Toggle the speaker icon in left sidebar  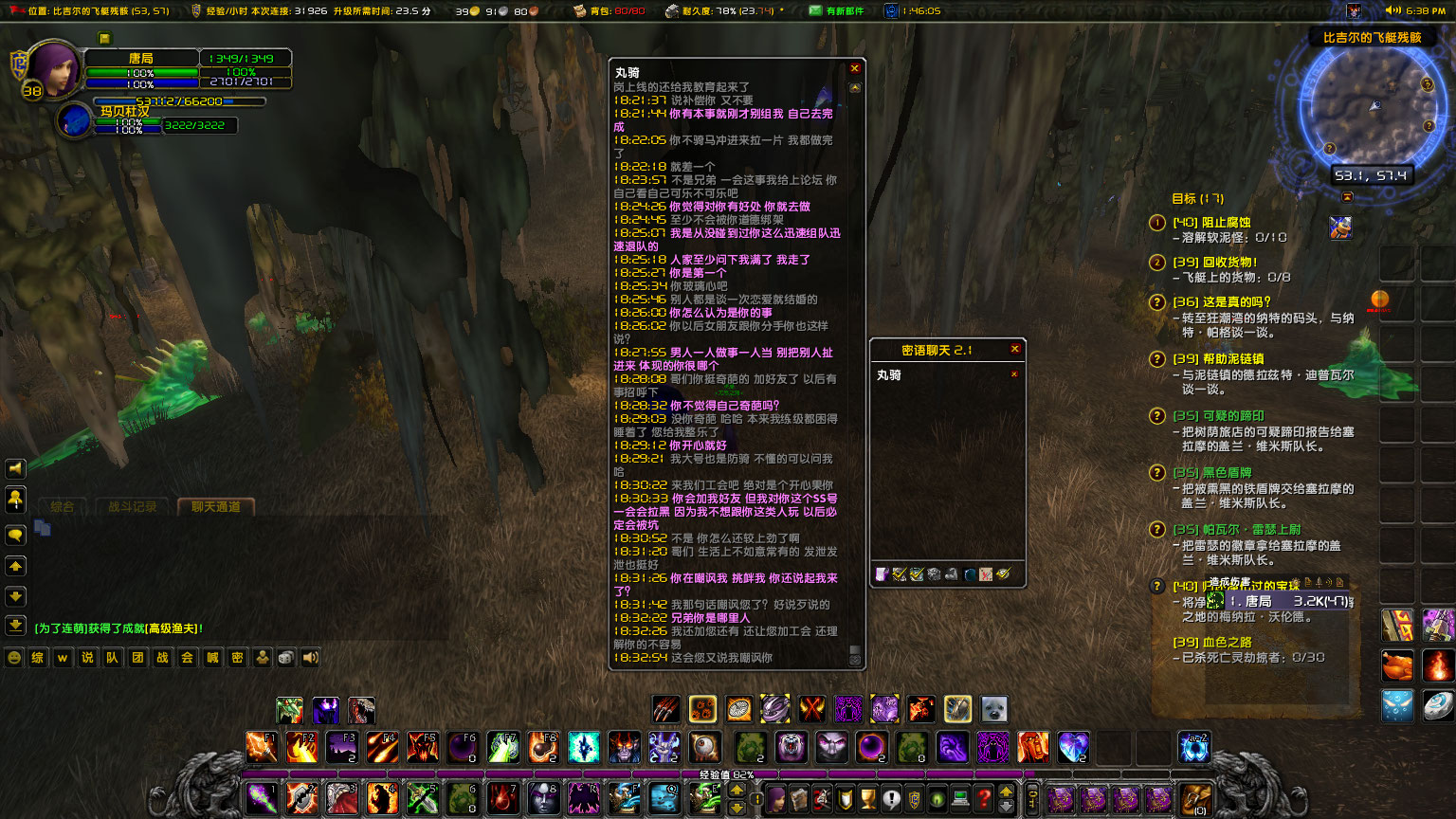(x=15, y=468)
